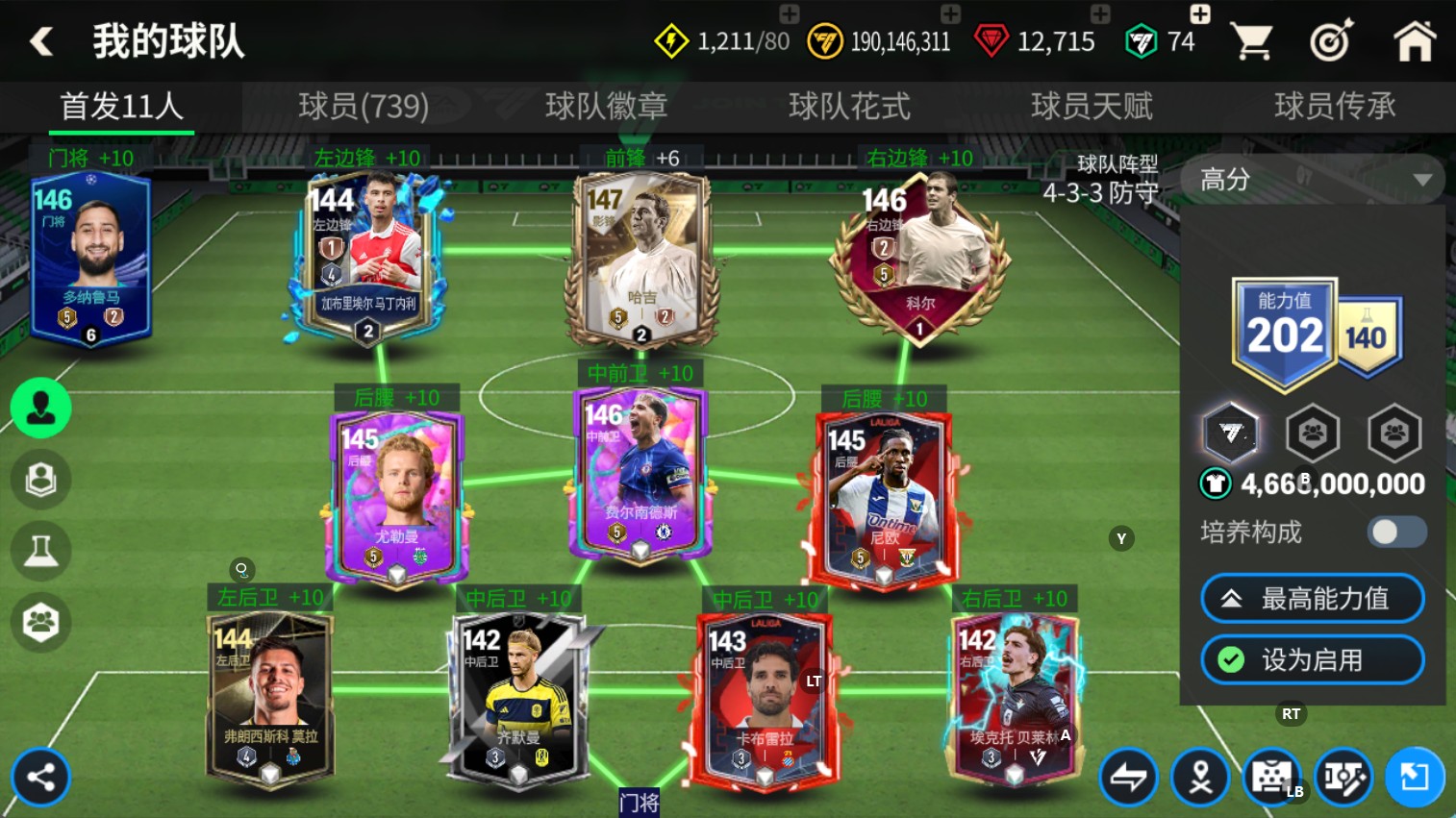The width and height of the screenshot is (1456, 818).
Task: Open the in-game shop cart icon
Action: [1251, 41]
